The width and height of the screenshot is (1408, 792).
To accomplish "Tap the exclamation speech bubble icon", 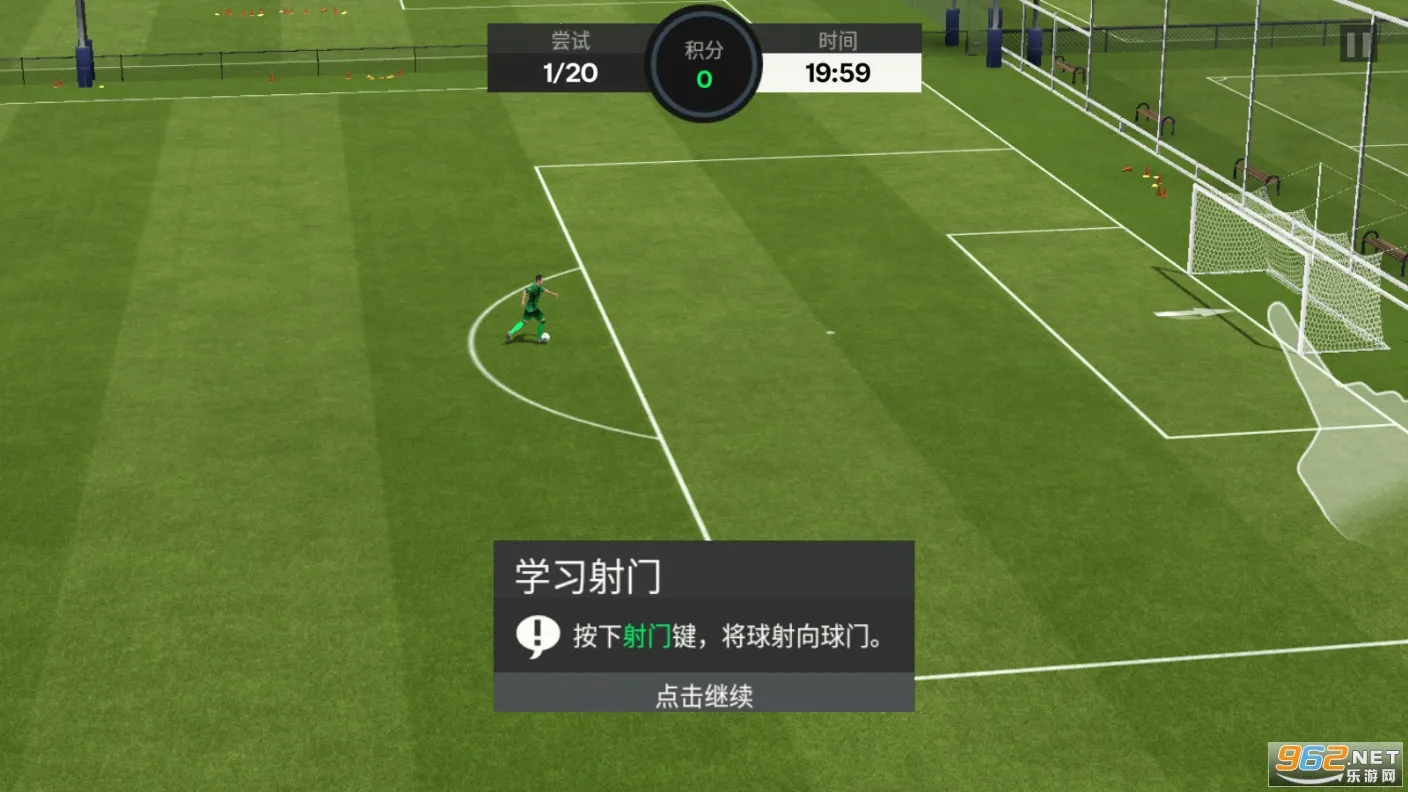I will coord(537,633).
